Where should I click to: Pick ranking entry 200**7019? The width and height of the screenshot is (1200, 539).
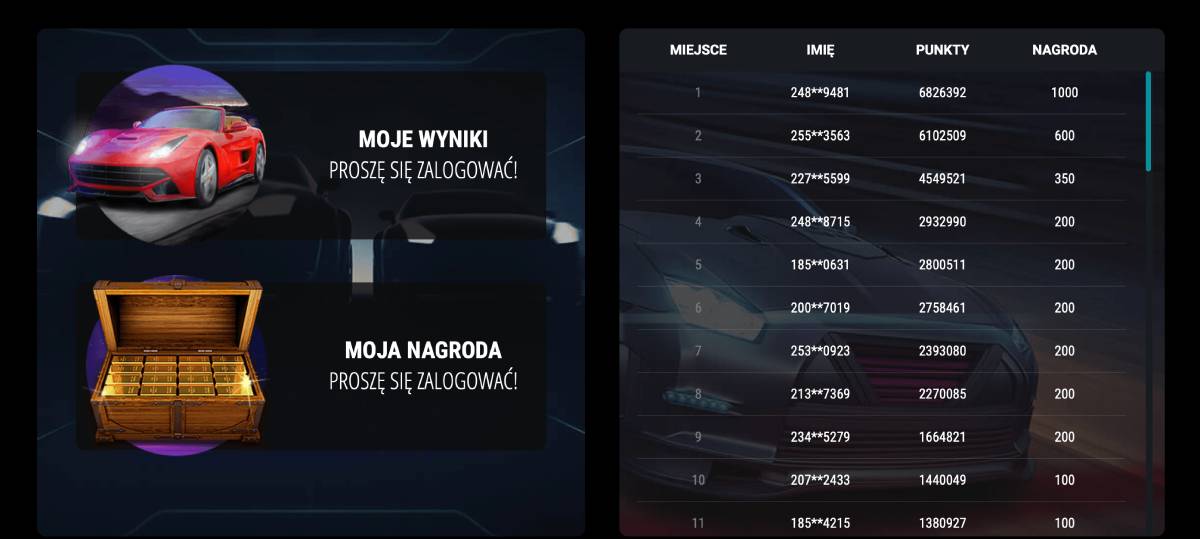[x=820, y=308]
